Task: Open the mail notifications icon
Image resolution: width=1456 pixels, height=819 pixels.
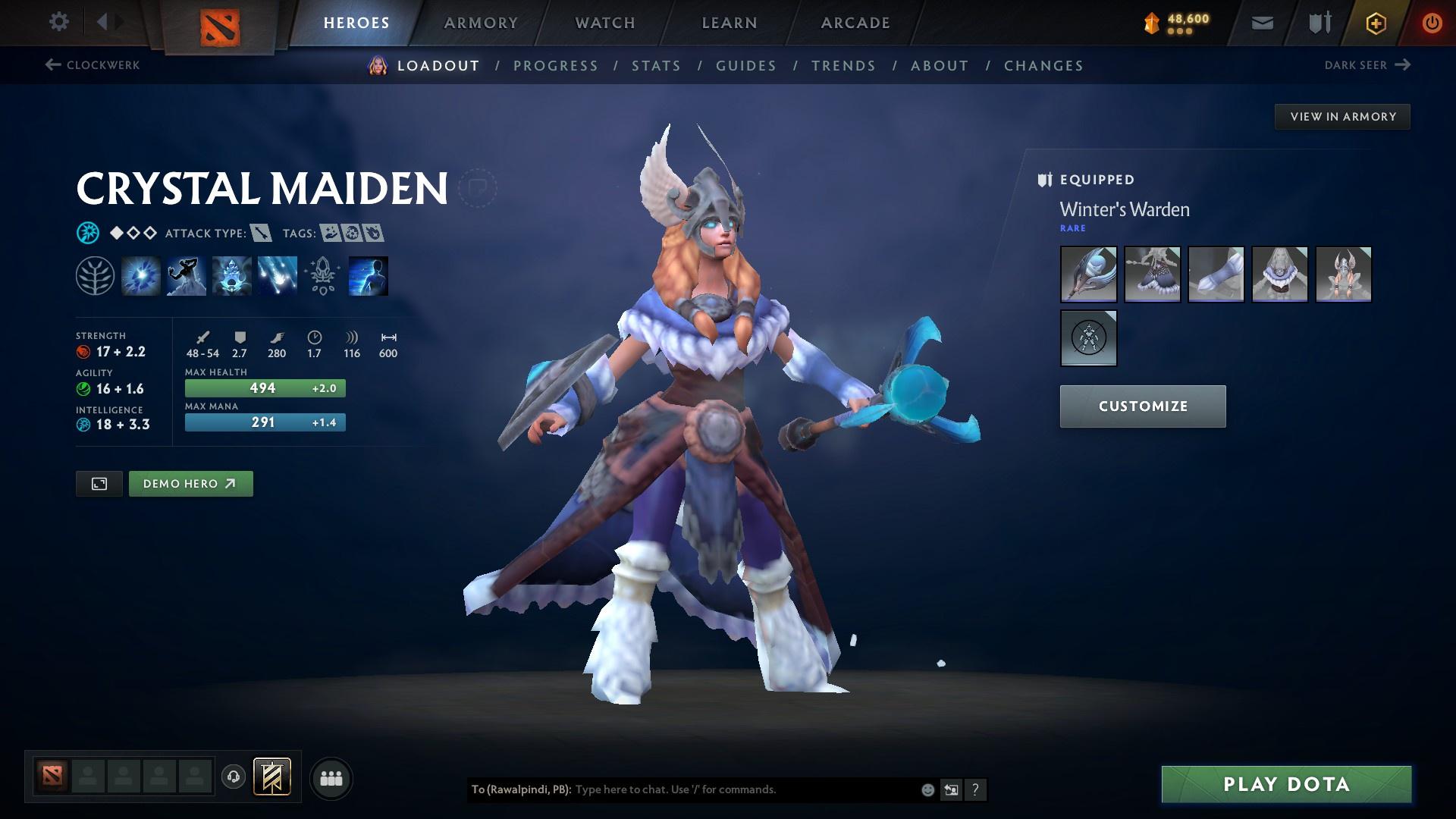Action: coord(1261,22)
